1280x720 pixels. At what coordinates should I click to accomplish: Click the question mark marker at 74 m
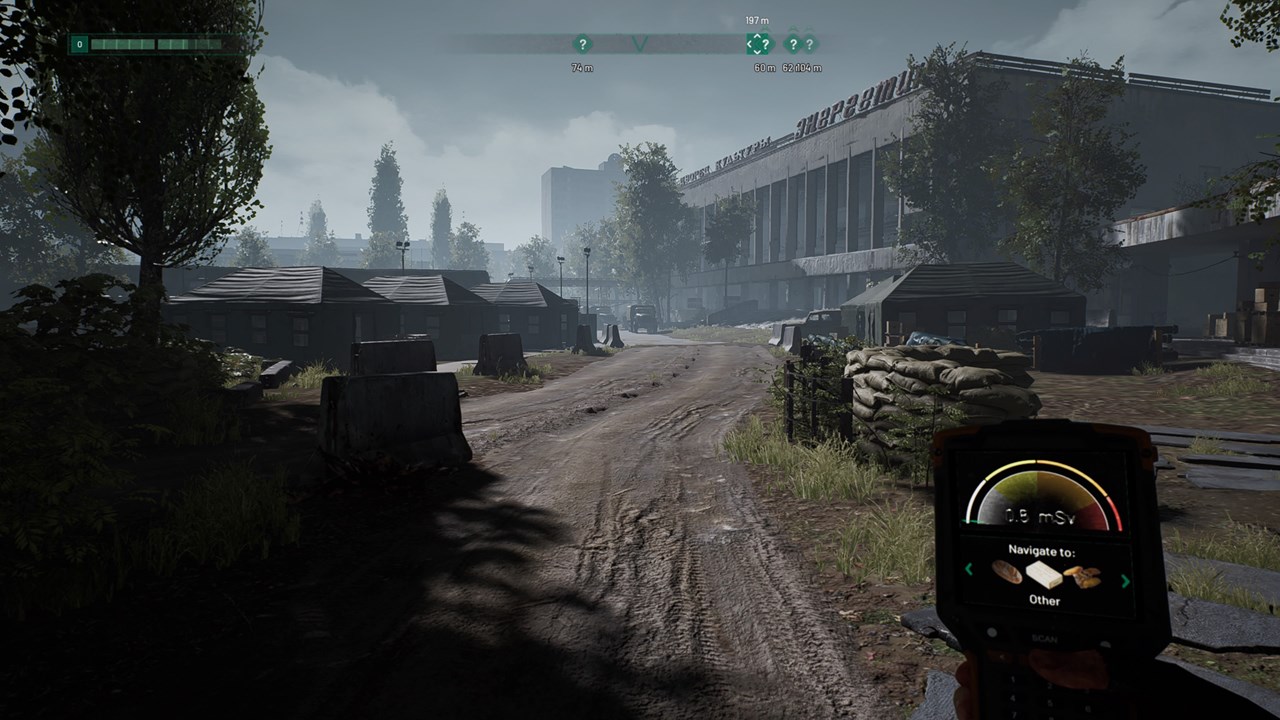pyautogui.click(x=582, y=44)
